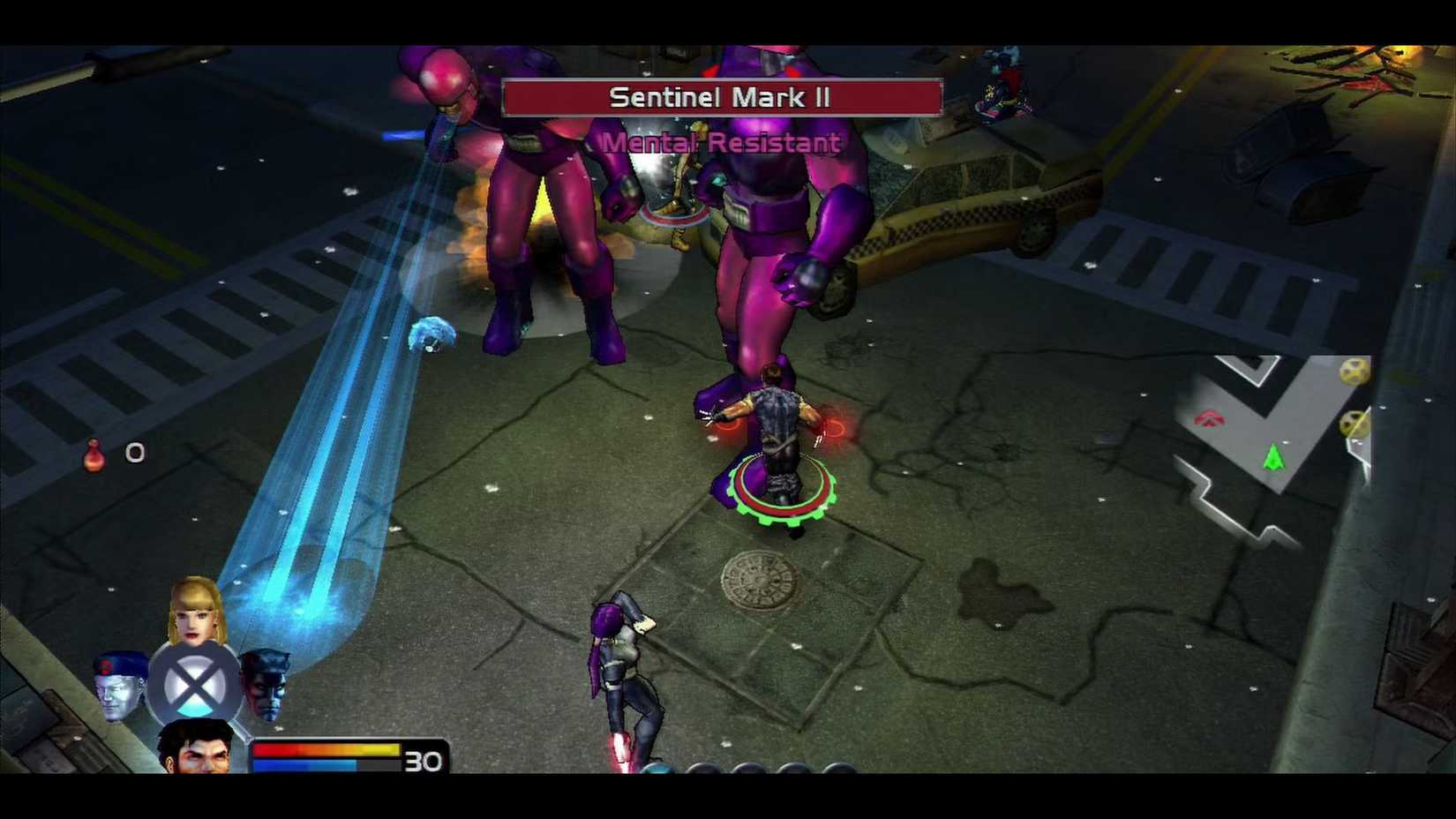
Task: Click the Sentinel Mark II nameplate banner
Action: [722, 97]
